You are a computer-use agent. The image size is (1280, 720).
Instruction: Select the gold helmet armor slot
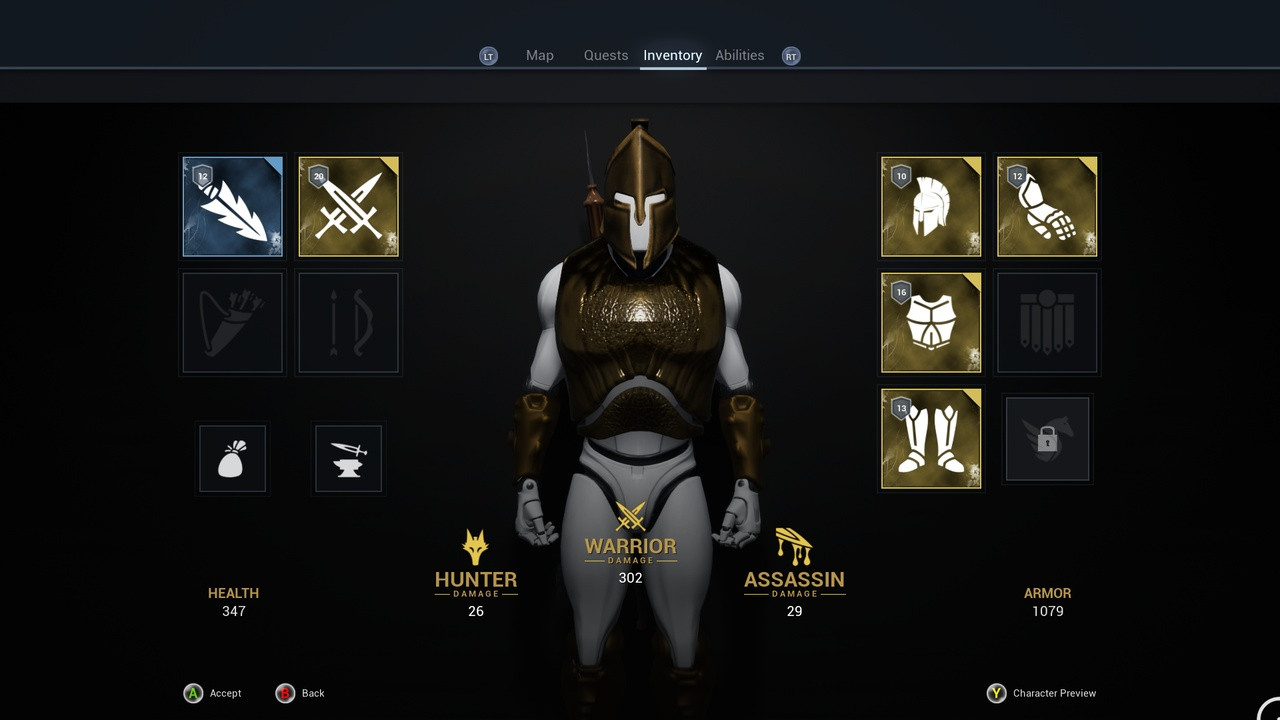click(x=931, y=207)
